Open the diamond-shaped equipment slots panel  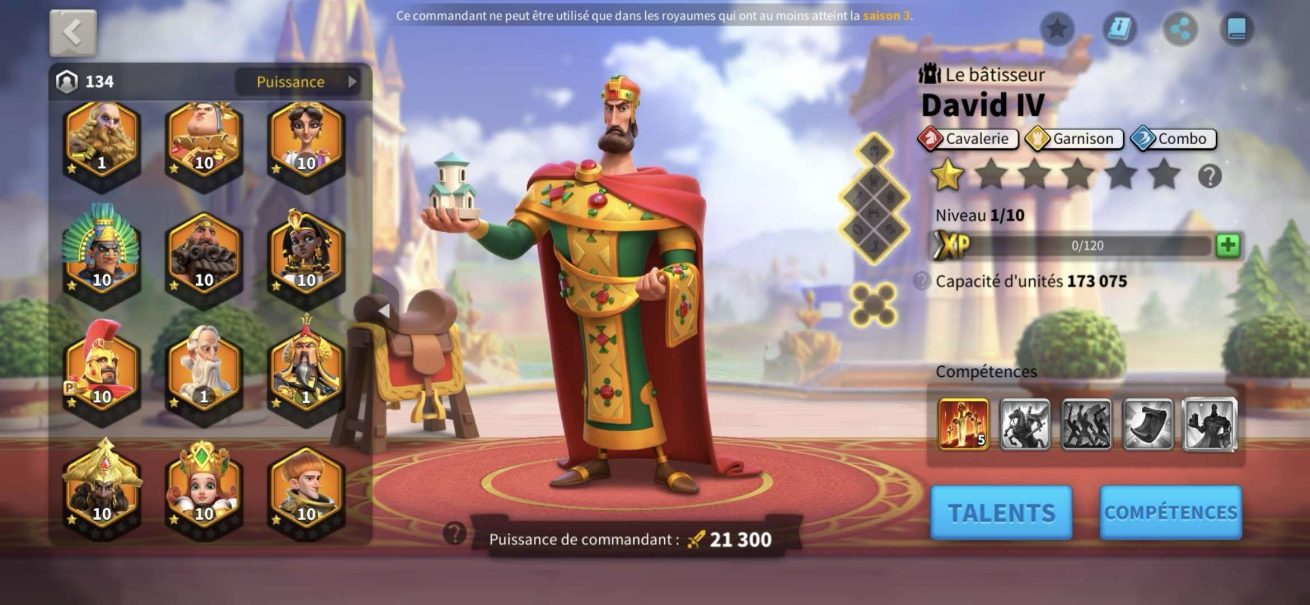pyautogui.click(x=872, y=197)
